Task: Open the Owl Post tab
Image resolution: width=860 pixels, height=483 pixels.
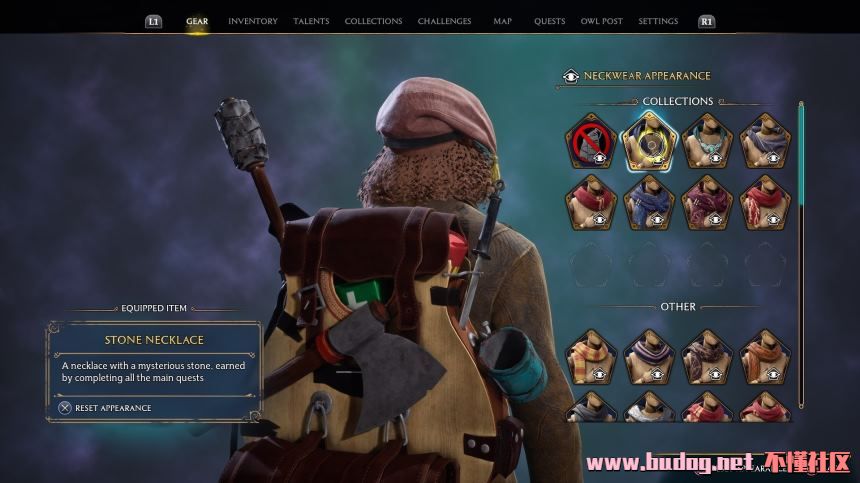Action: point(602,21)
